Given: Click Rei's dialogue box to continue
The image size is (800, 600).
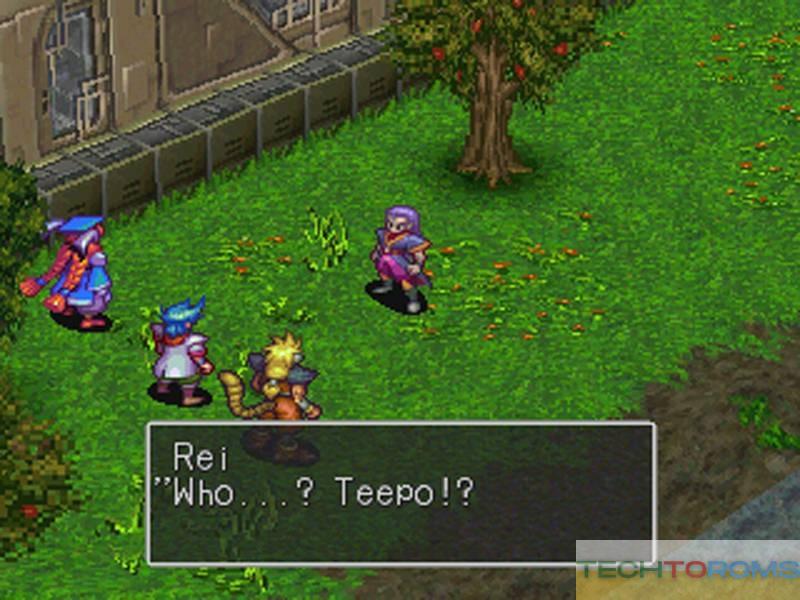Looking at the screenshot, I should pyautogui.click(x=400, y=493).
